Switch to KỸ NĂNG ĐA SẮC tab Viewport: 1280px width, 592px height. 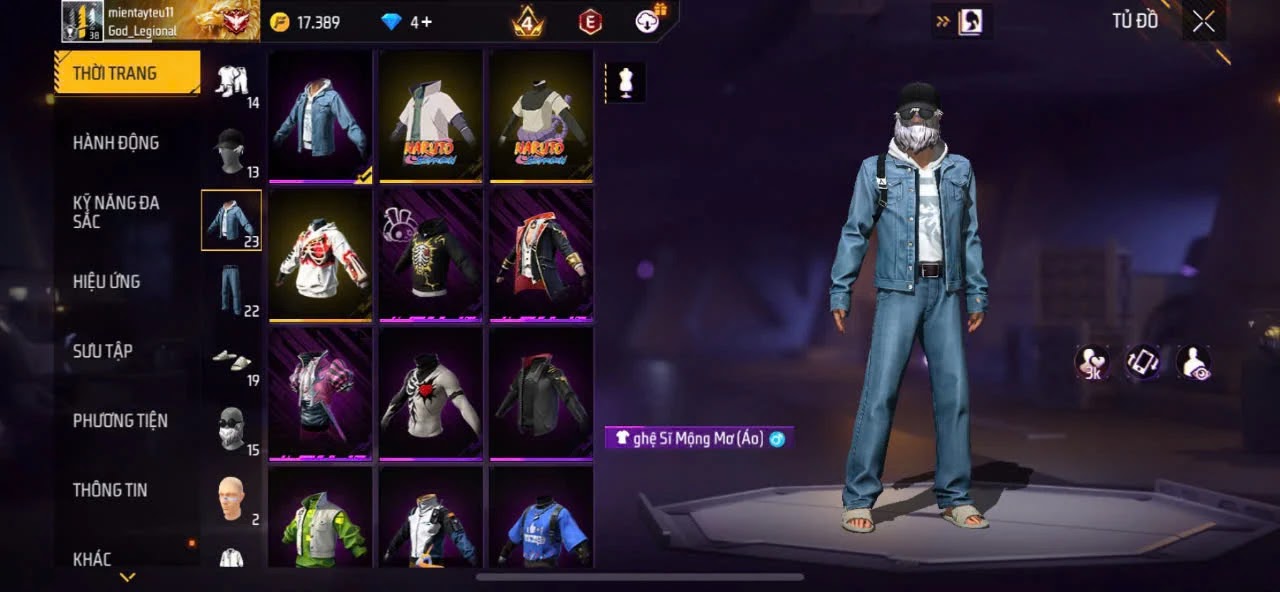(x=116, y=212)
